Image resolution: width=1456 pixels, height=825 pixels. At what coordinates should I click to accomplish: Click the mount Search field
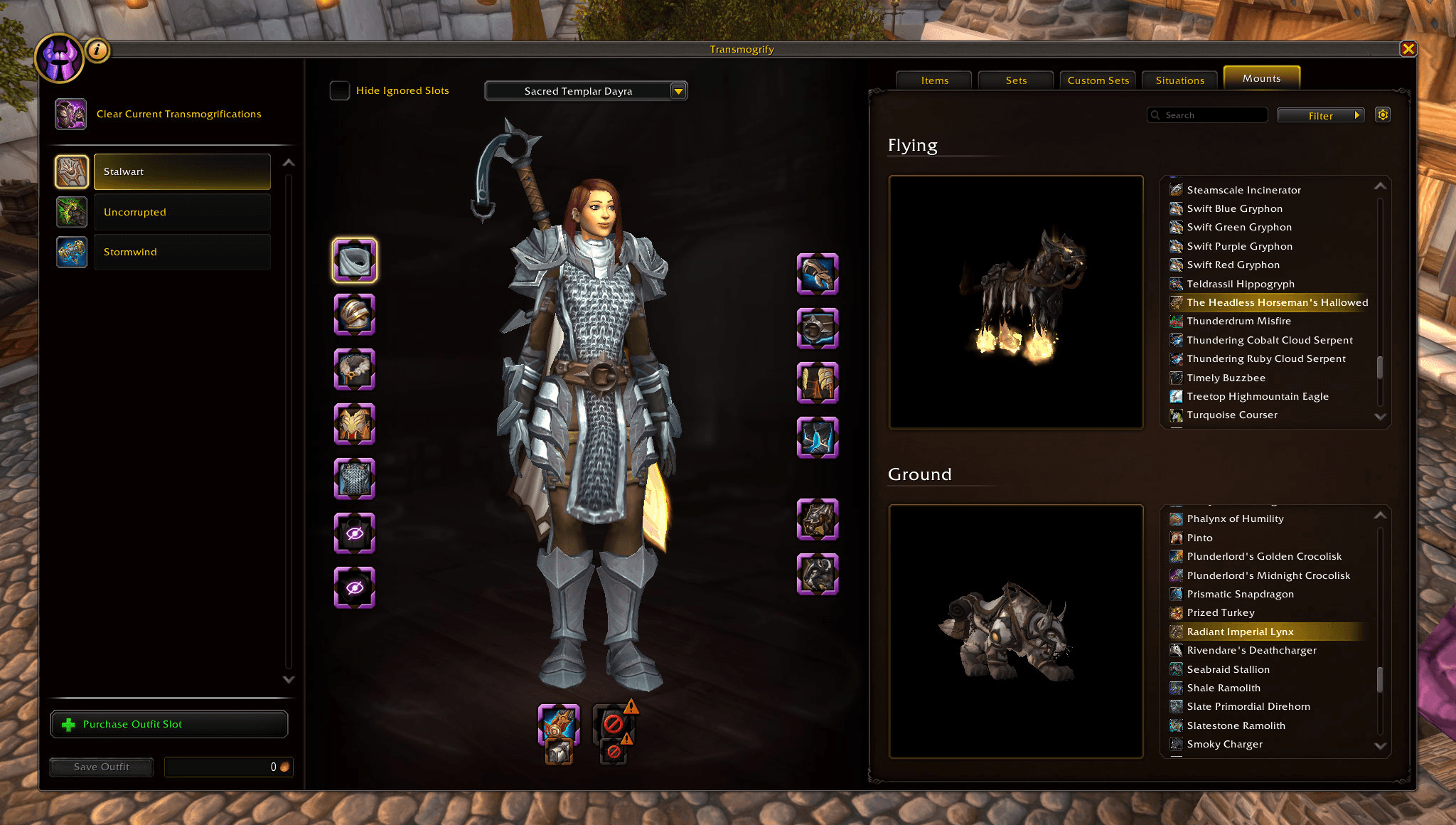pyautogui.click(x=1207, y=115)
